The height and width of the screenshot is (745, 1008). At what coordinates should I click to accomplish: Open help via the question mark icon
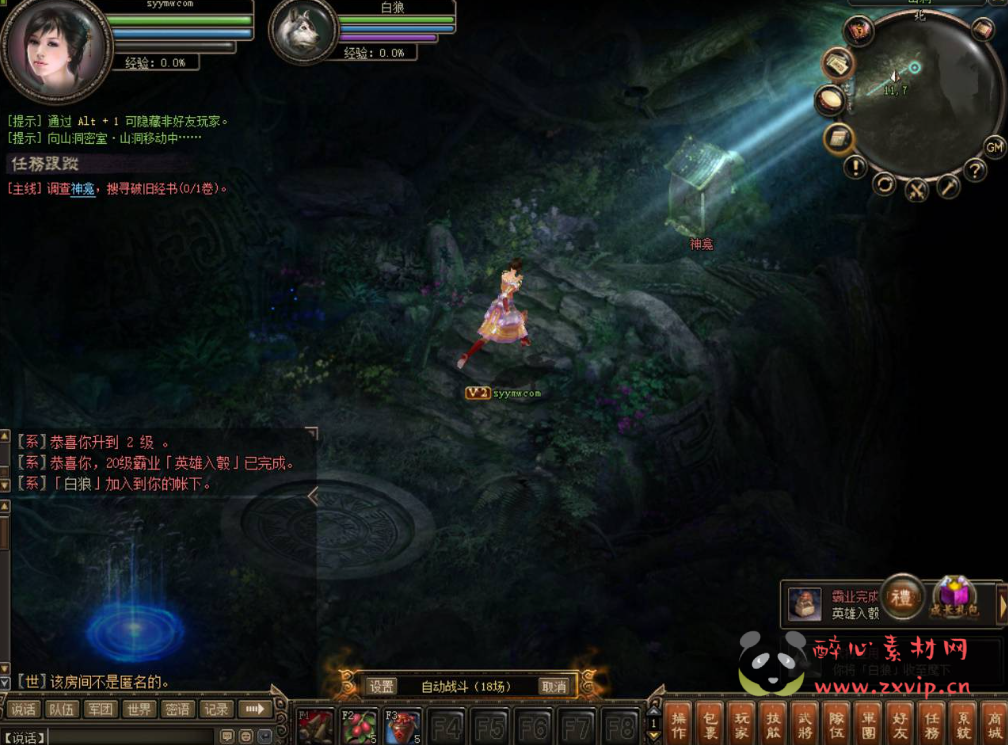point(974,170)
